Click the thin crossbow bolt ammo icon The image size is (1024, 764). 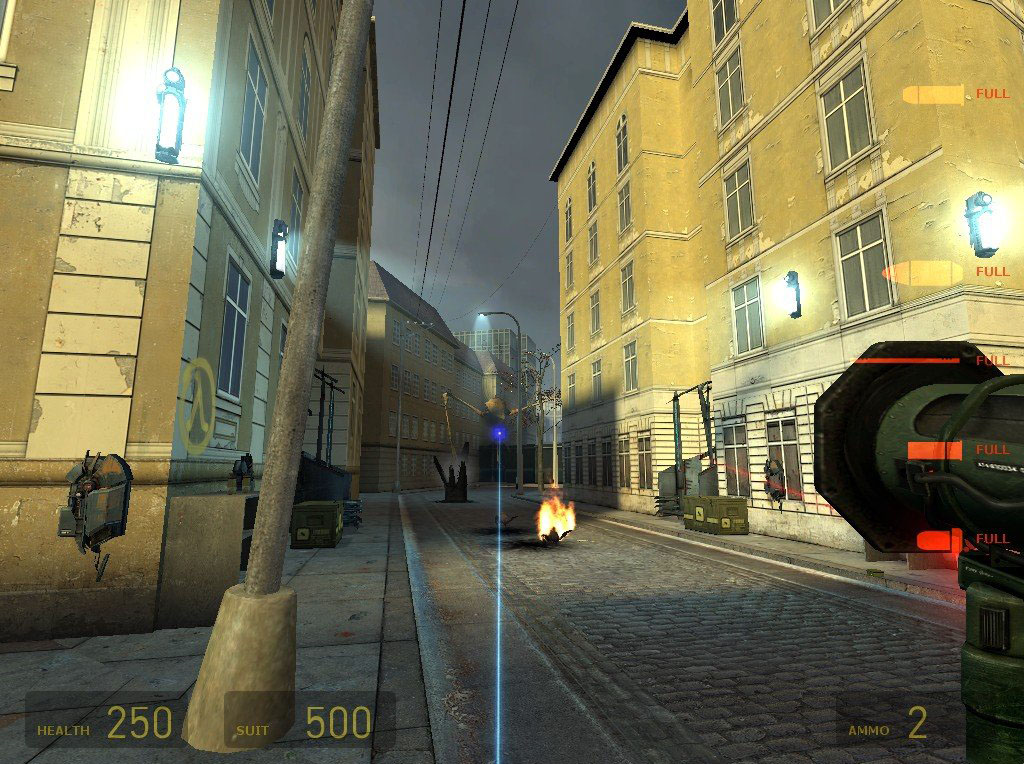pyautogui.click(x=905, y=360)
